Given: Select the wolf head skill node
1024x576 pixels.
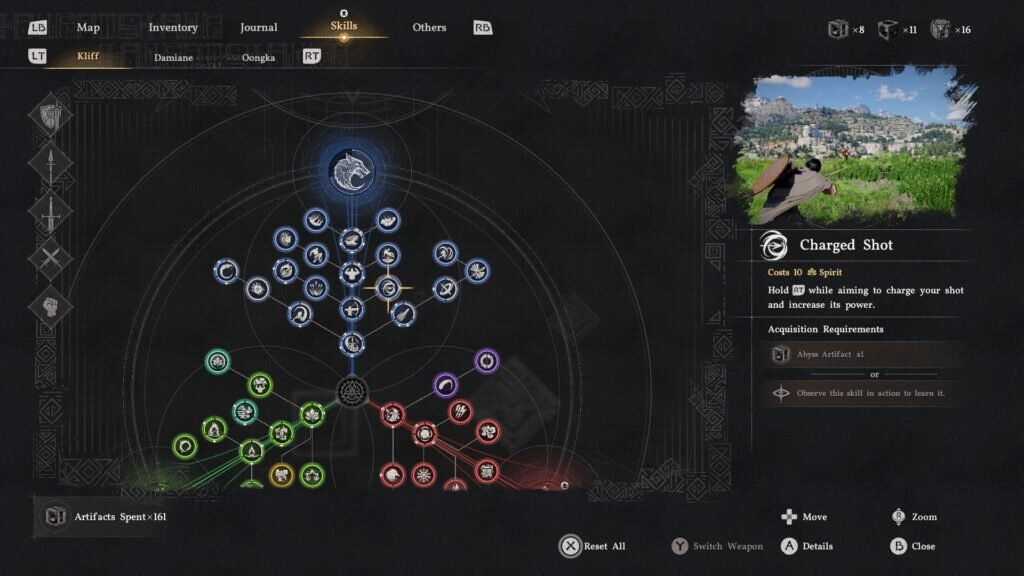Looking at the screenshot, I should (351, 170).
